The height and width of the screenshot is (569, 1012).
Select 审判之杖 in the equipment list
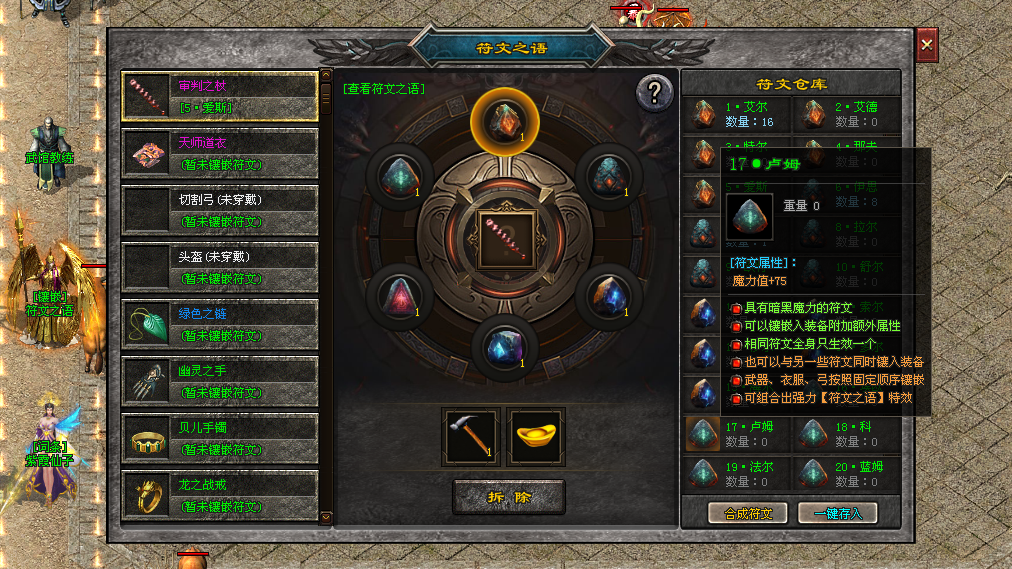(220, 96)
